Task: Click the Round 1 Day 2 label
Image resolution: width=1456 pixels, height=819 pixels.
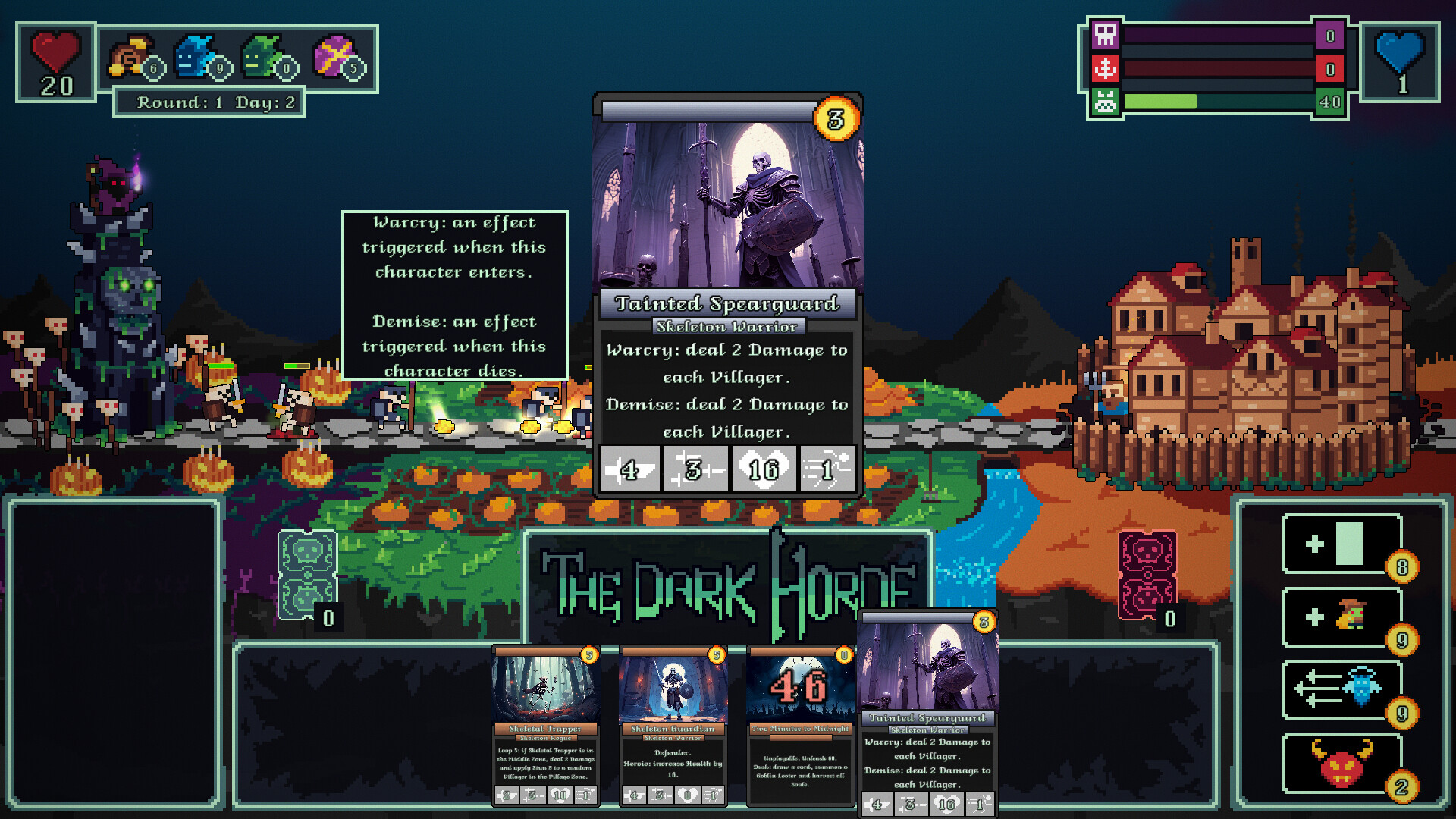Action: pos(210,101)
